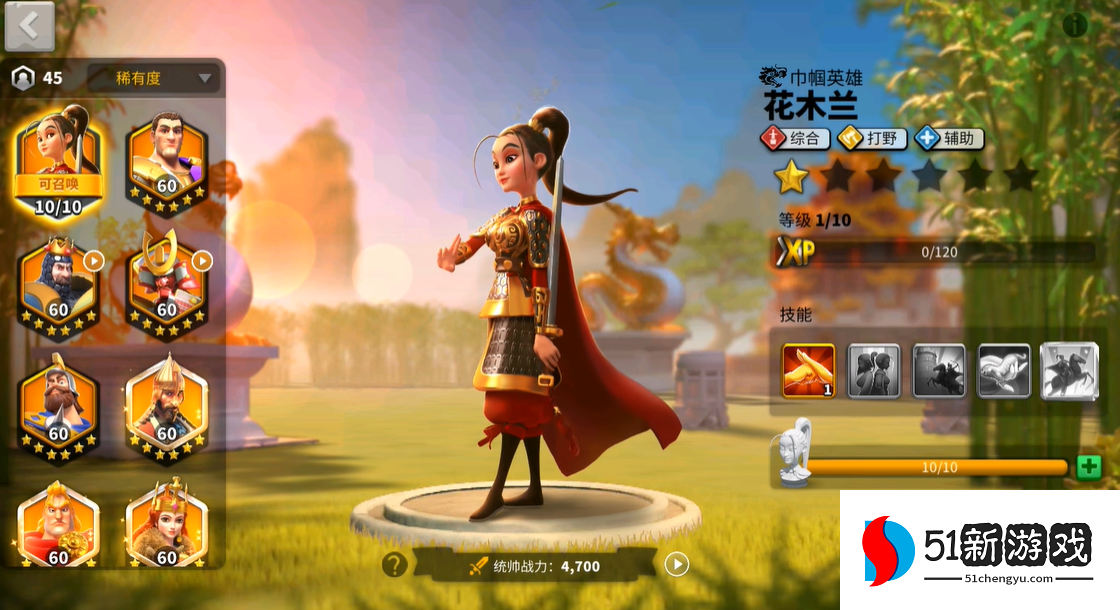Inspect the locked two-women skill
The height and width of the screenshot is (610, 1120).
(x=874, y=370)
